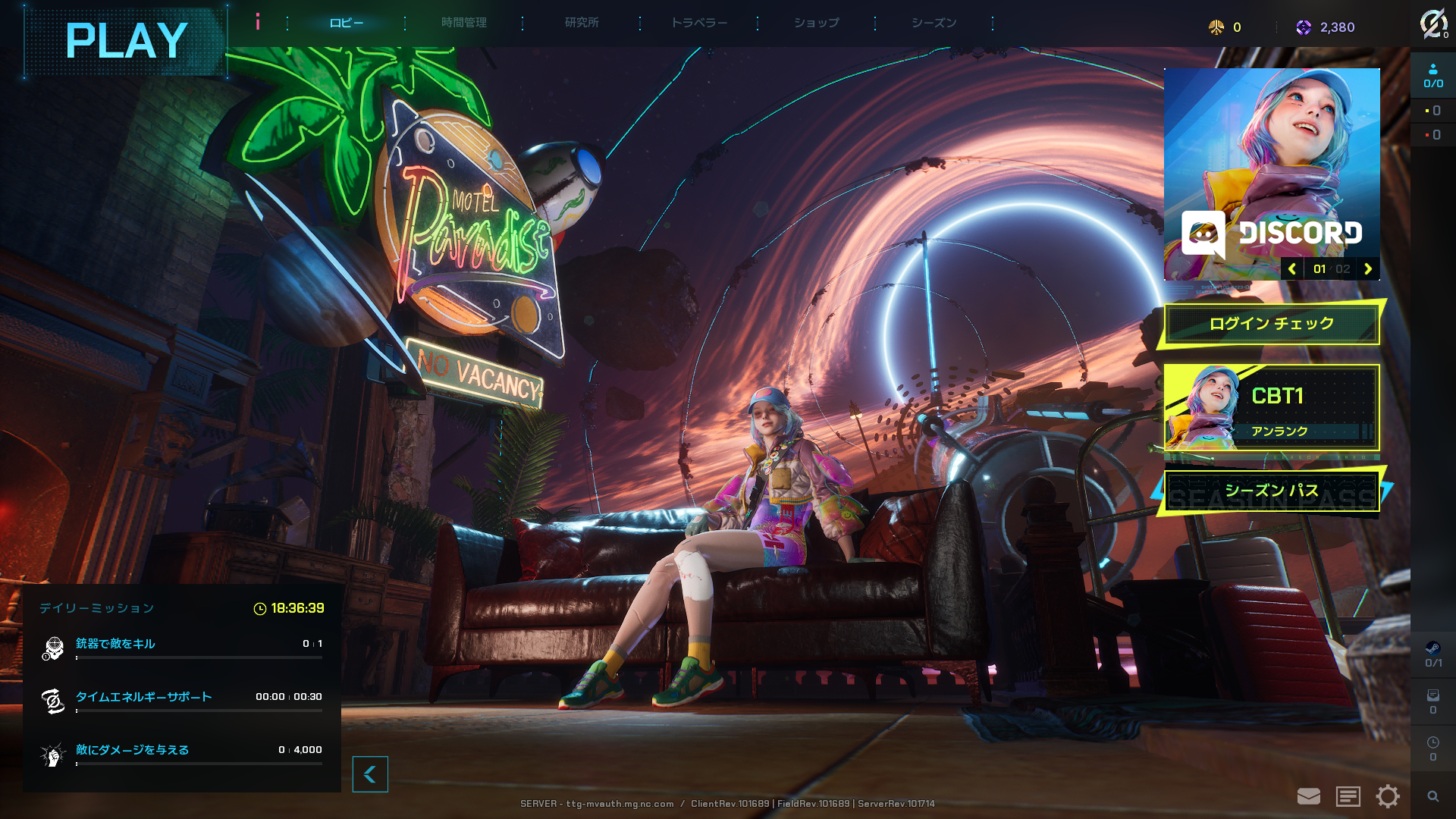Open the ログイン チェック rewards
The height and width of the screenshot is (819, 1456).
[1271, 324]
